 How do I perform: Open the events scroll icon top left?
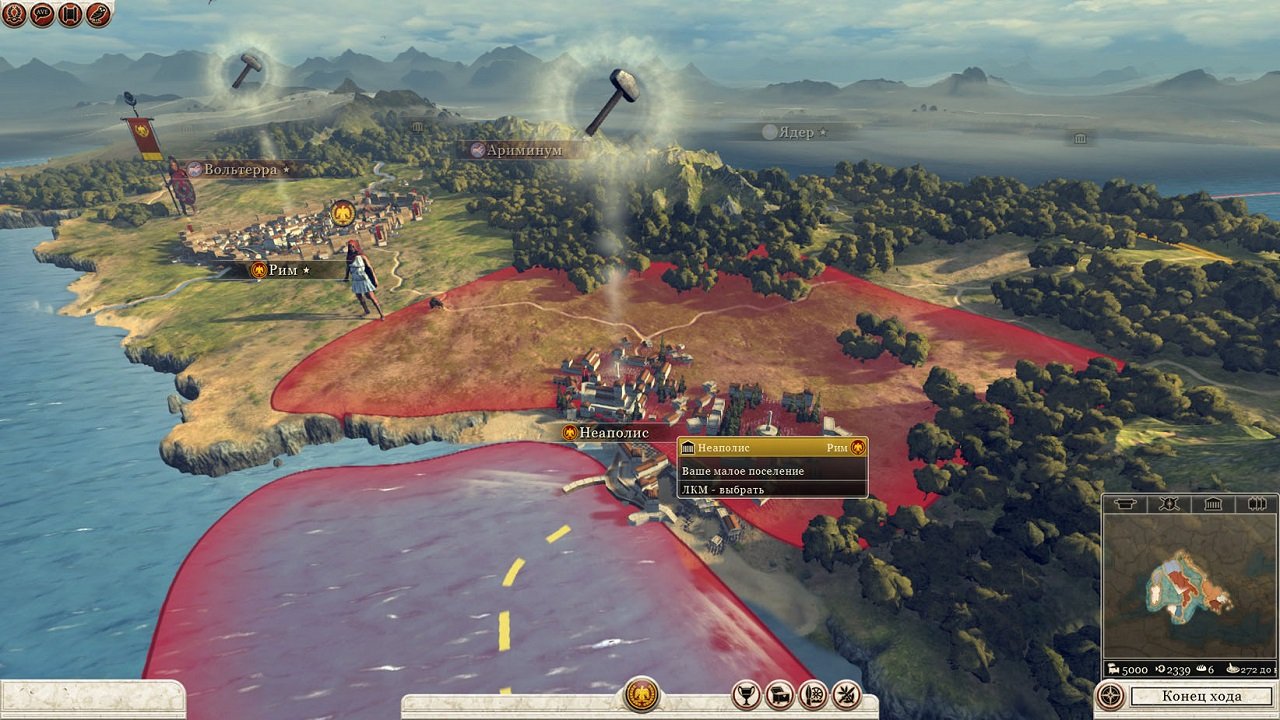click(x=67, y=15)
